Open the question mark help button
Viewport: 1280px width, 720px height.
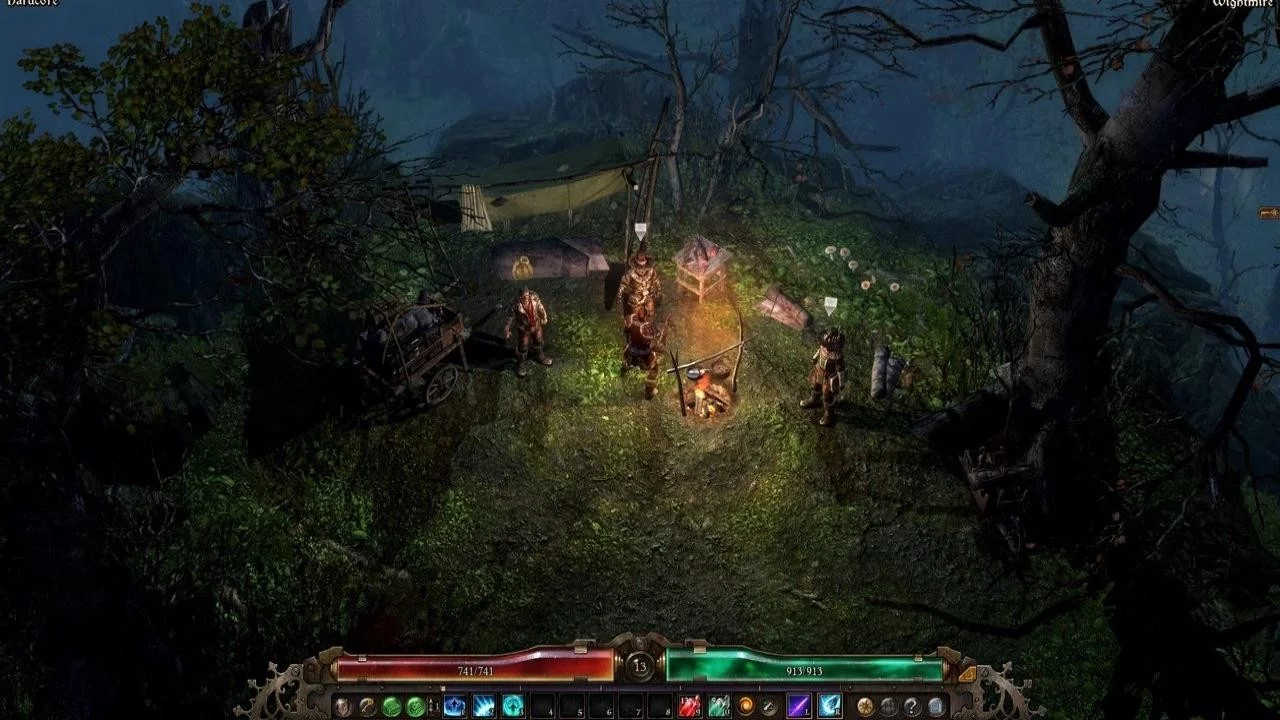click(912, 706)
